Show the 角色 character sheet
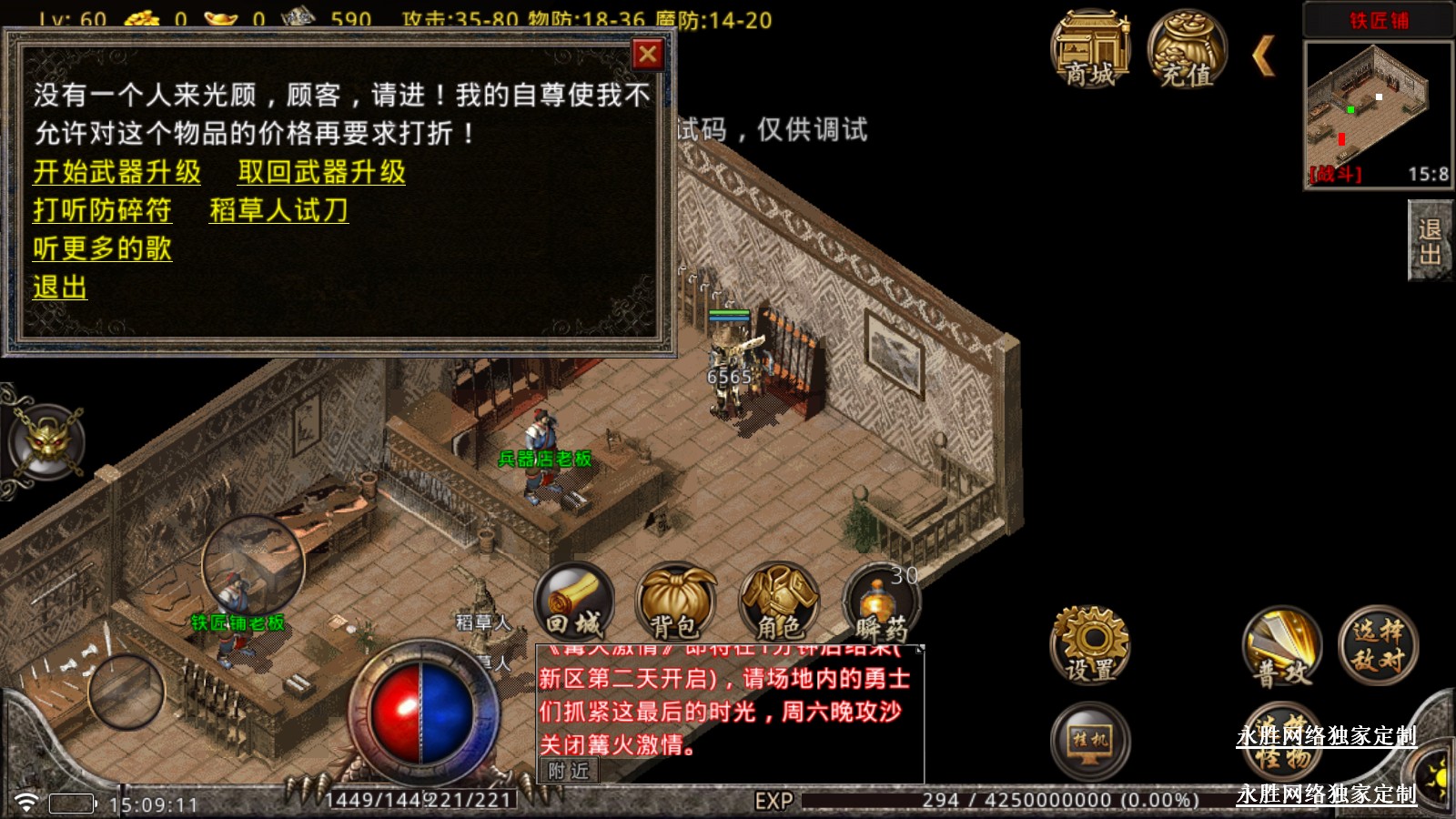Screen dimensions: 1456x819 [x=779, y=602]
